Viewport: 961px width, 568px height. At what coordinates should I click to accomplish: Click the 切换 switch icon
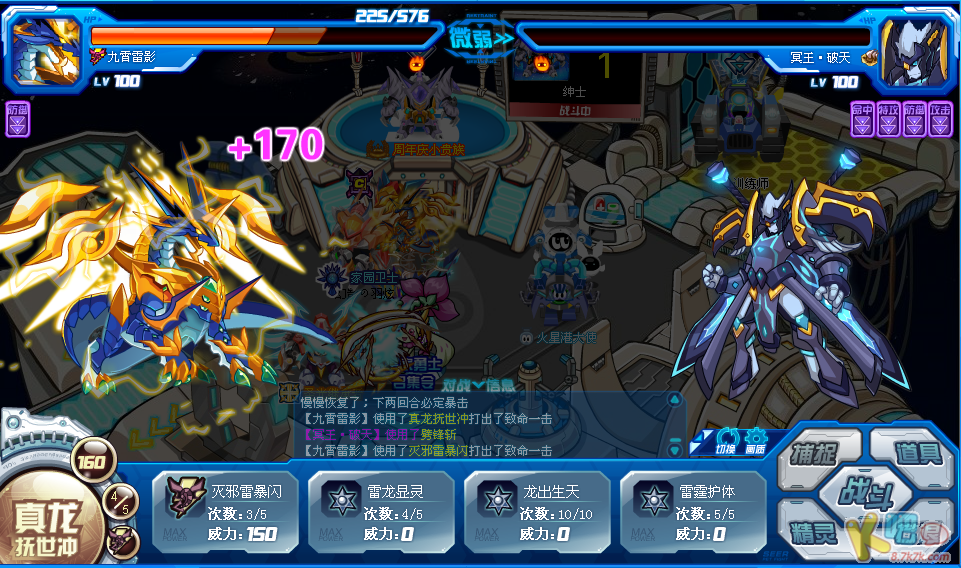728,440
